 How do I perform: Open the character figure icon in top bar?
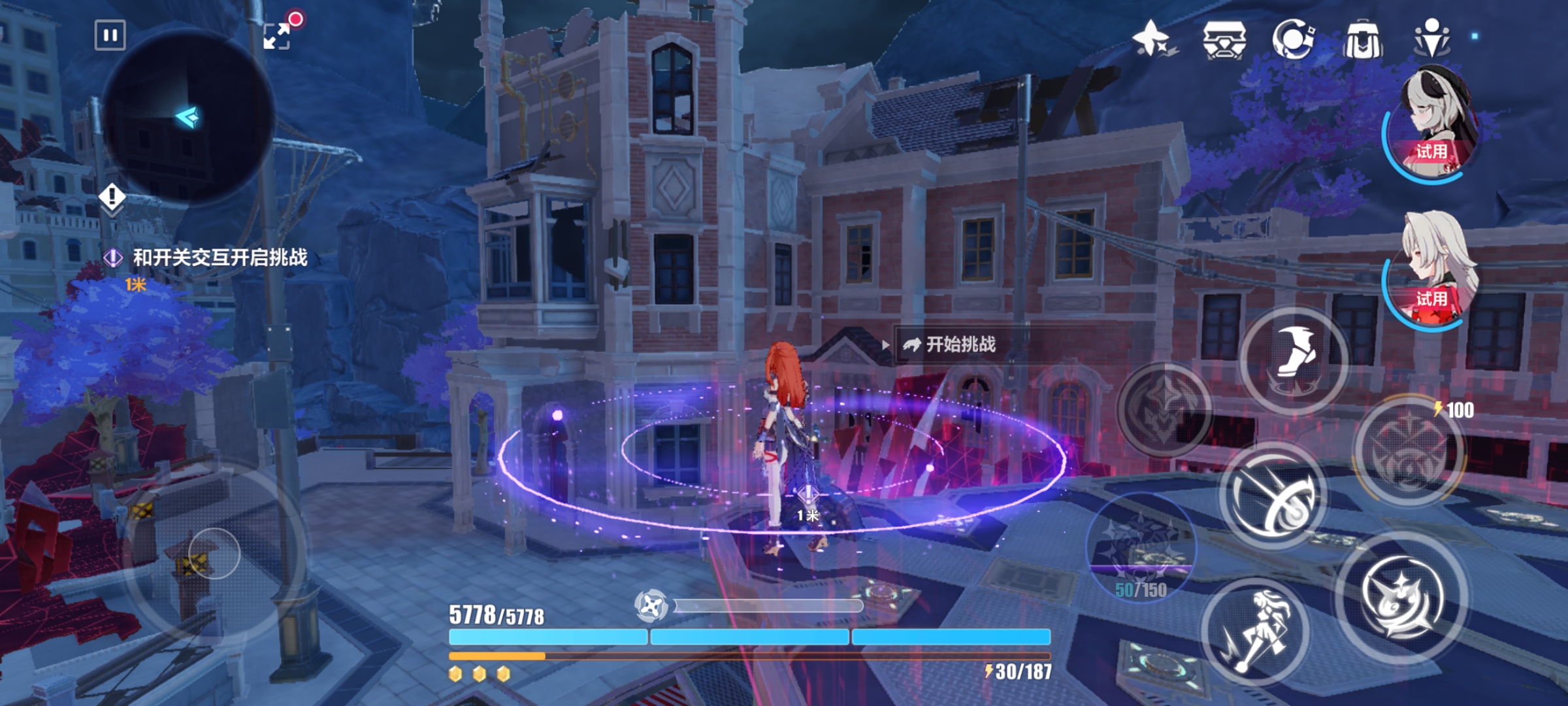(1431, 38)
